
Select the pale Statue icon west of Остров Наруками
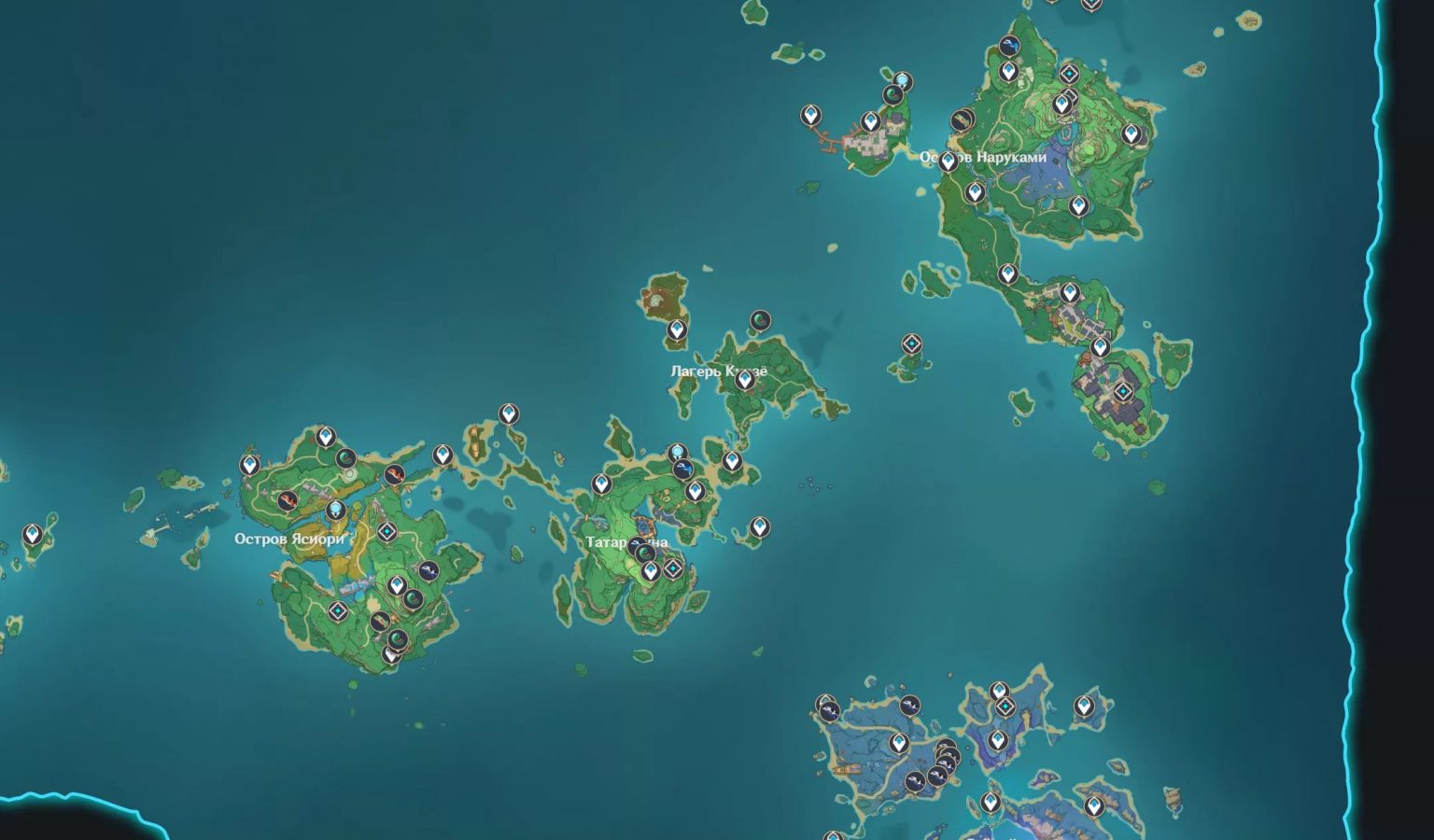coord(902,78)
